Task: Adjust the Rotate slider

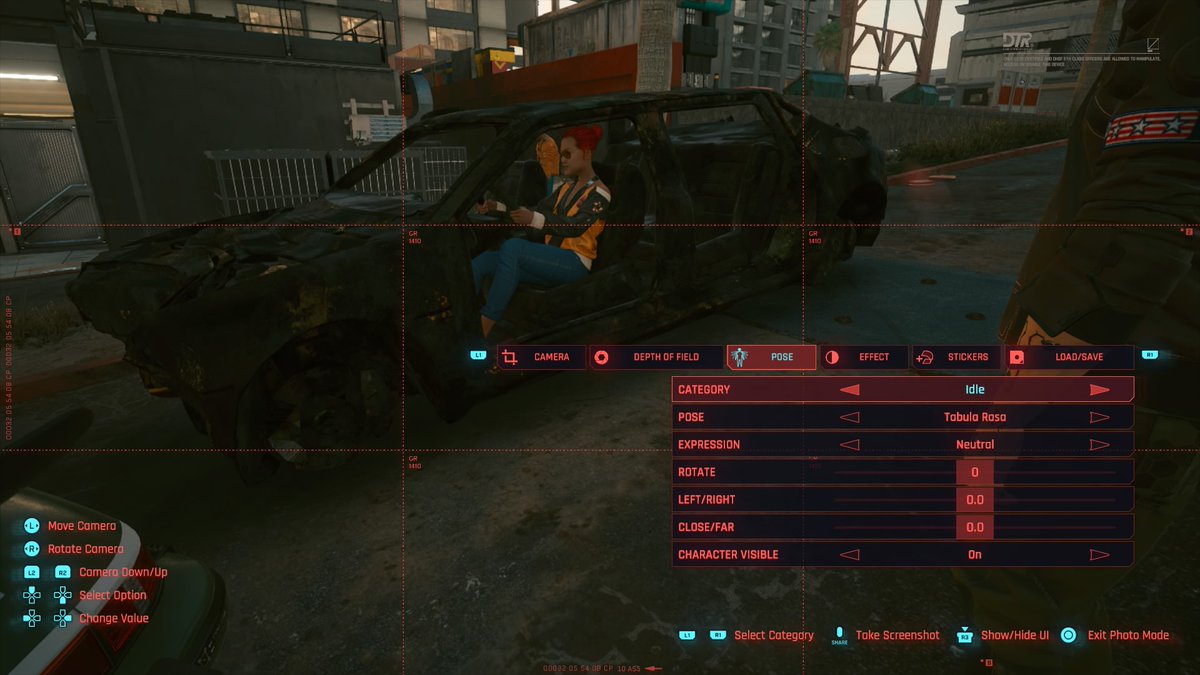Action: [974, 472]
